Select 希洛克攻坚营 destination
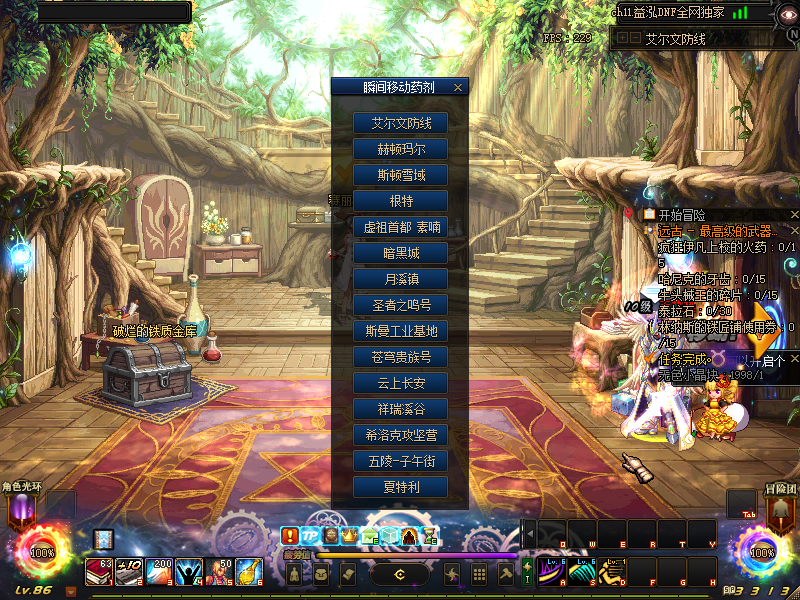This screenshot has height=600, width=800. coord(400,435)
